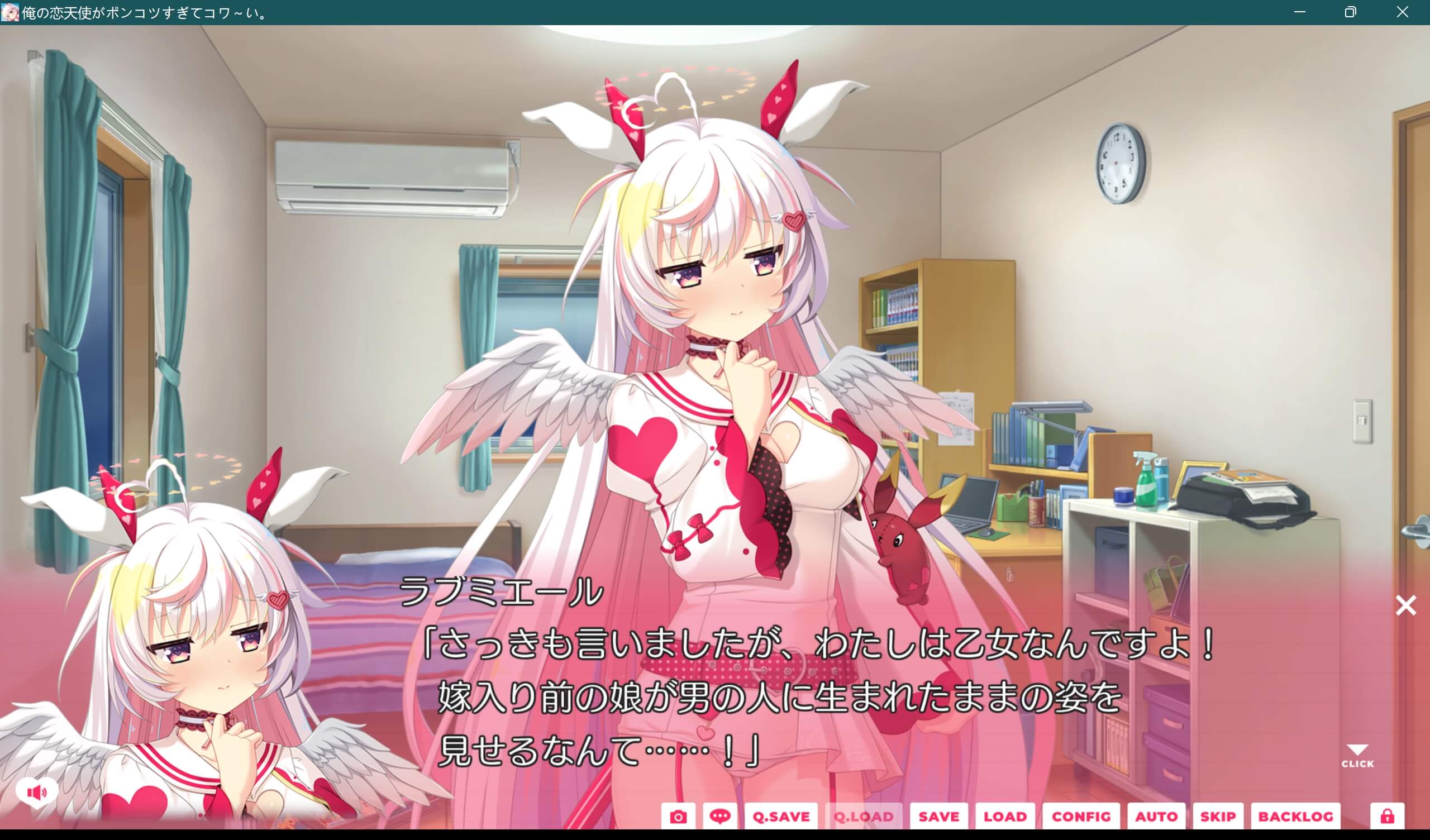Open the LOAD screen

point(1005,816)
